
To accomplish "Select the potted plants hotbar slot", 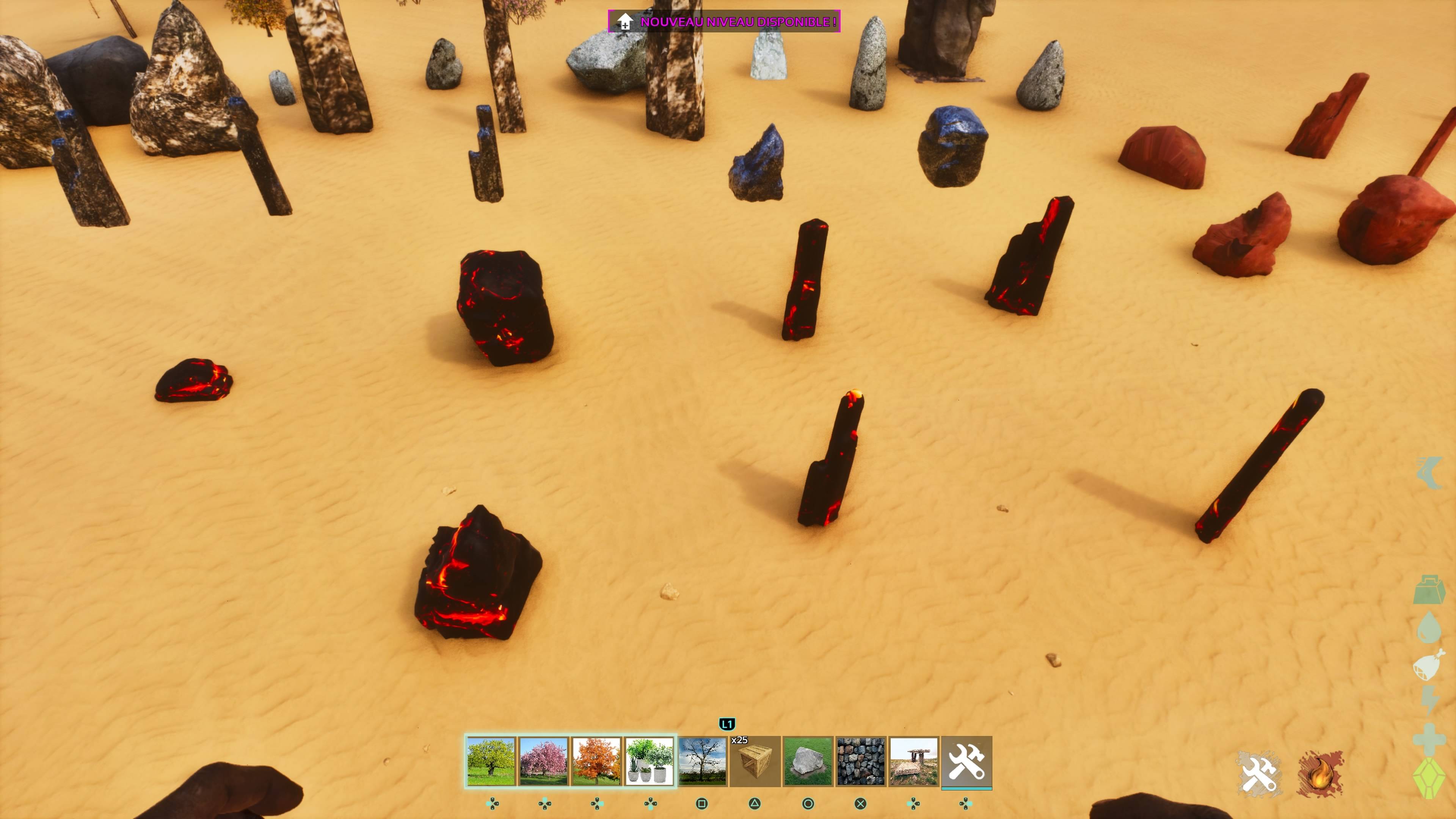I will click(649, 761).
